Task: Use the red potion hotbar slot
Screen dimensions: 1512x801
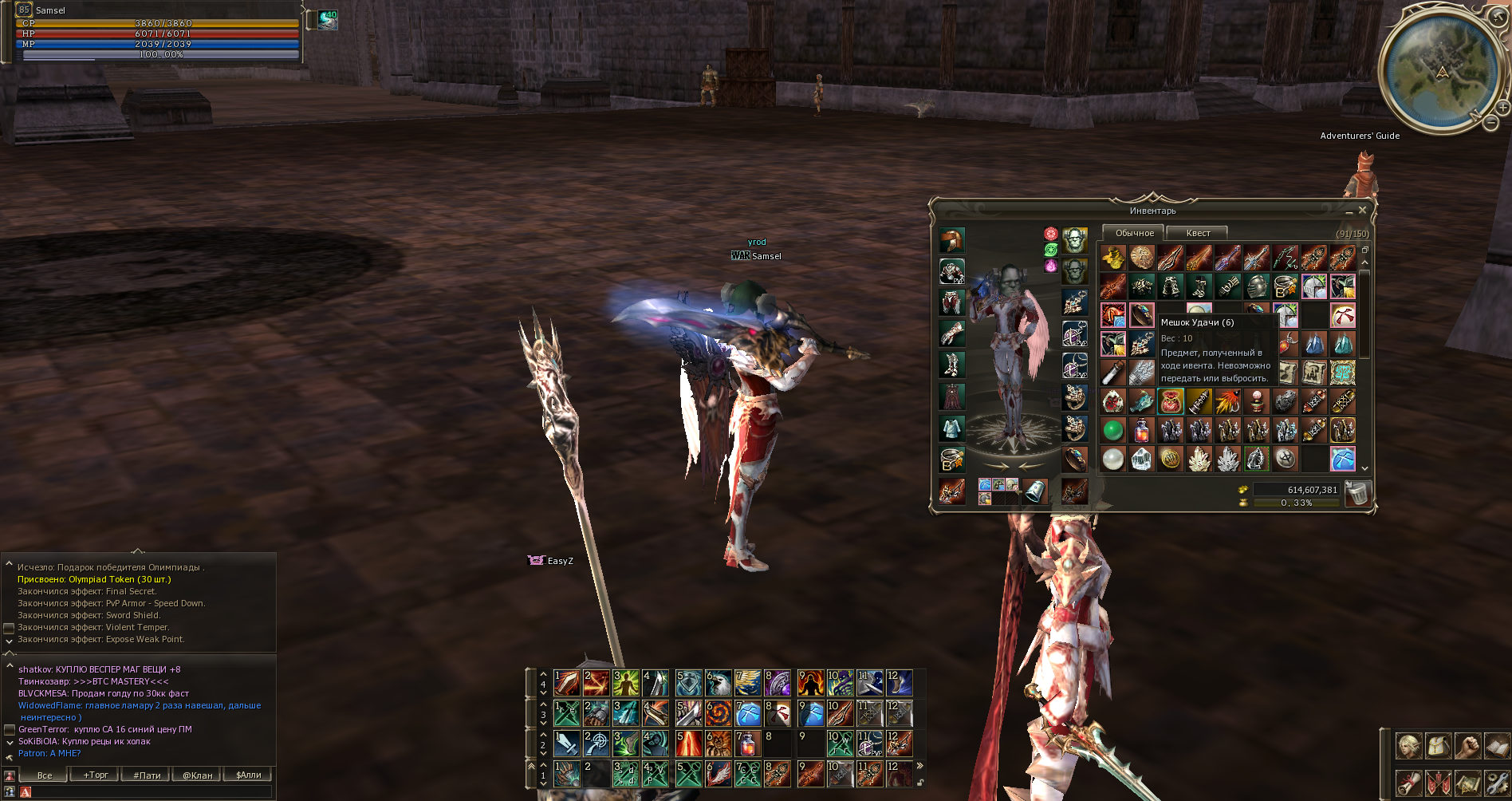Action: 747,744
